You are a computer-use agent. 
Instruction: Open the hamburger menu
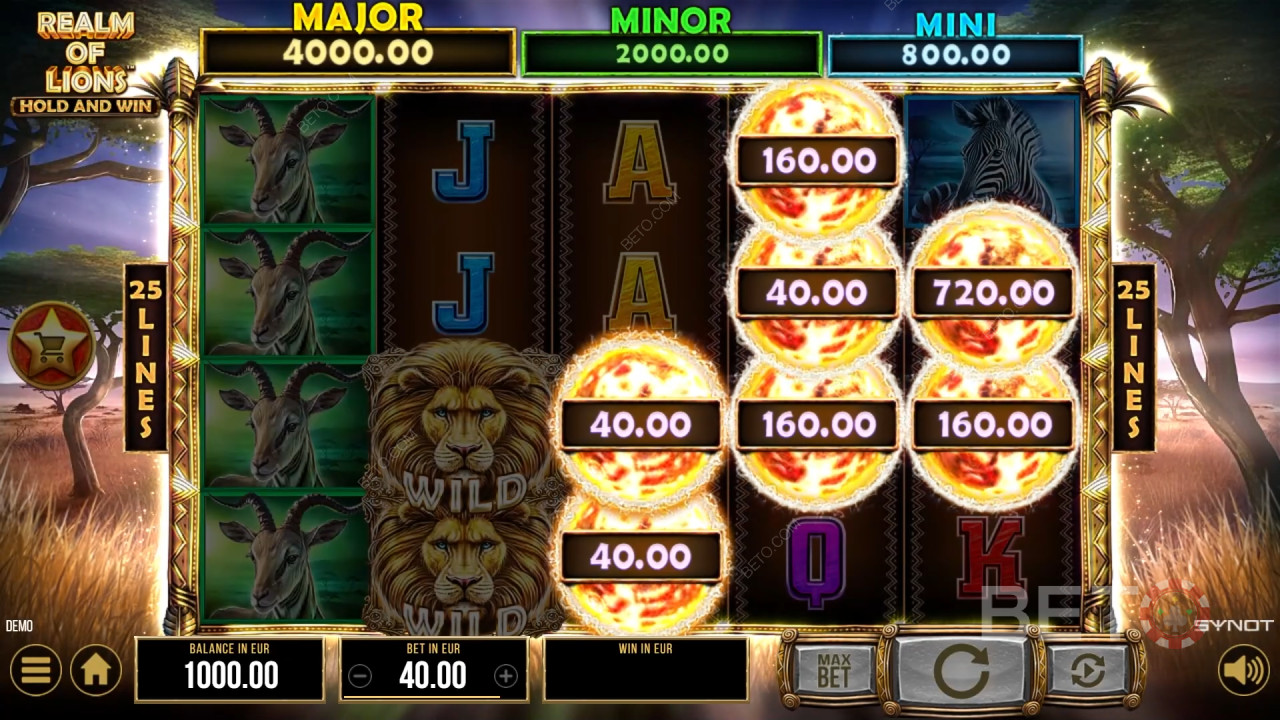35,670
